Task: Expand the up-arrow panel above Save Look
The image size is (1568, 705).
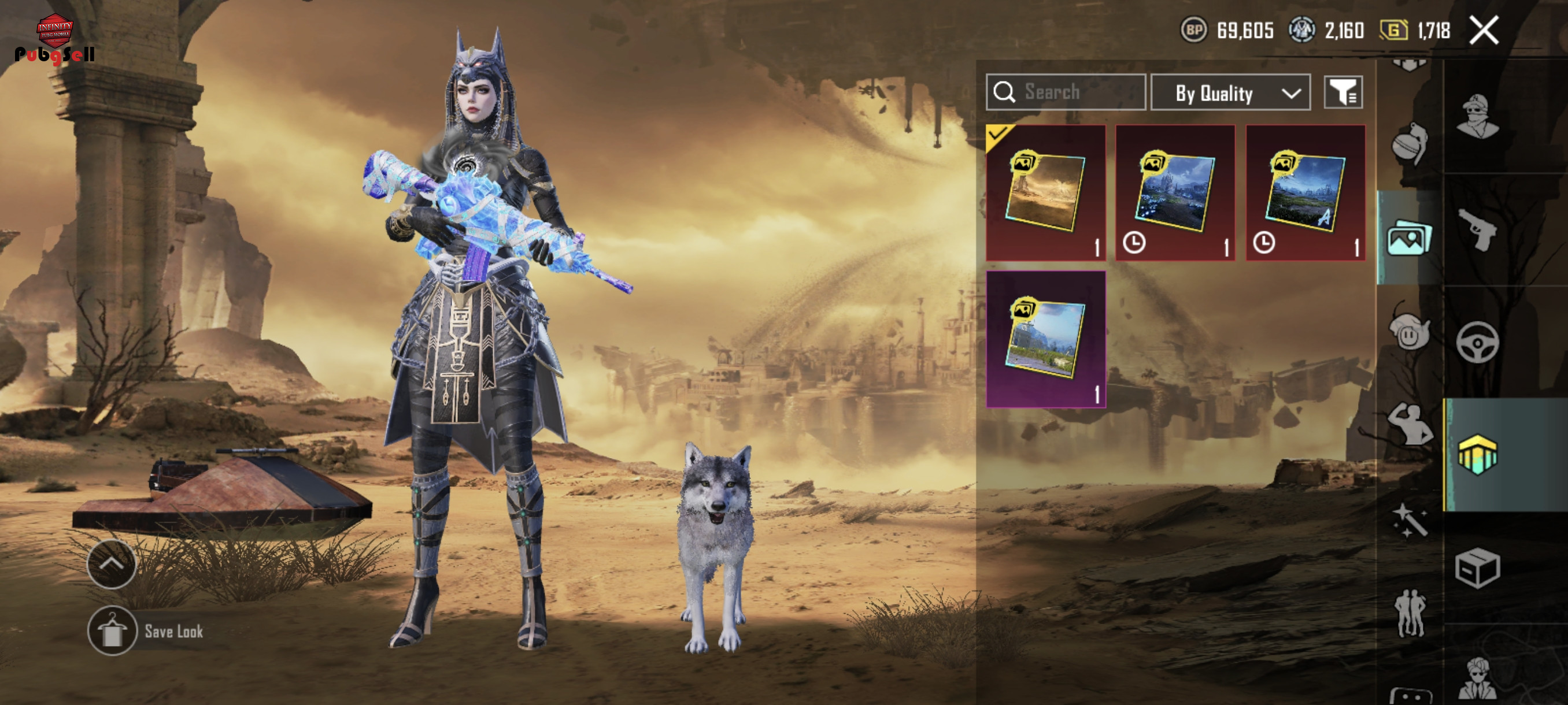Action: pos(112,564)
